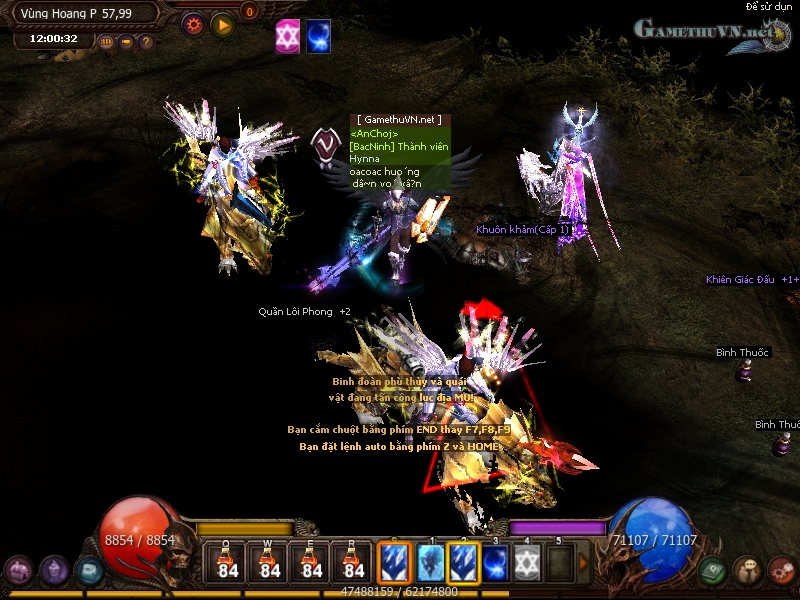Open the purple round menu icon at bottom-left
The image size is (800, 600).
[x=20, y=571]
